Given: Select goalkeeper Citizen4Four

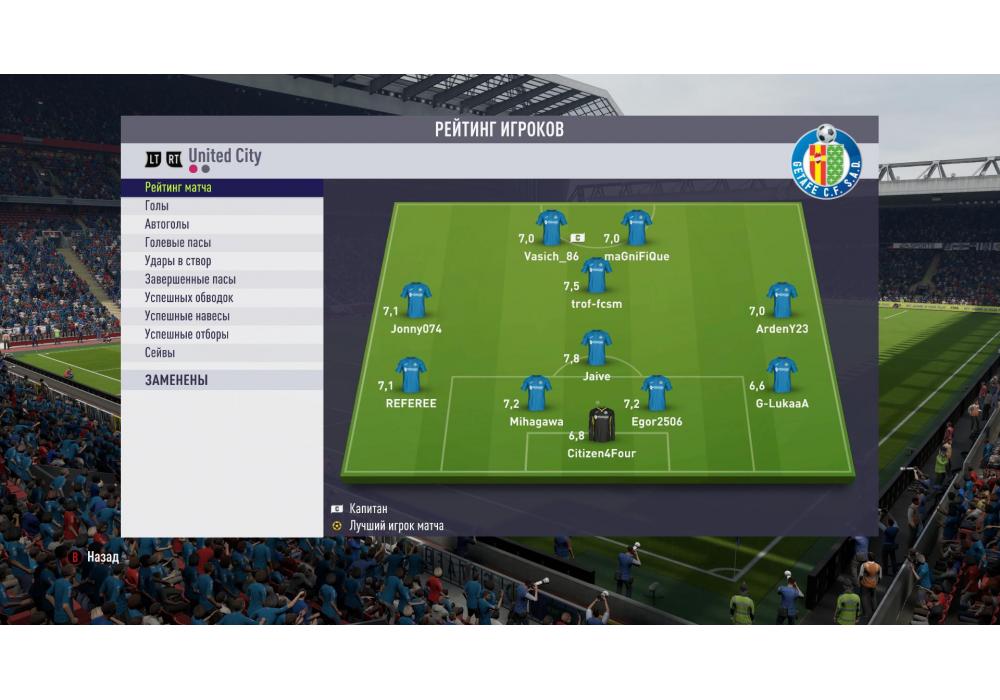Looking at the screenshot, I should [601, 425].
